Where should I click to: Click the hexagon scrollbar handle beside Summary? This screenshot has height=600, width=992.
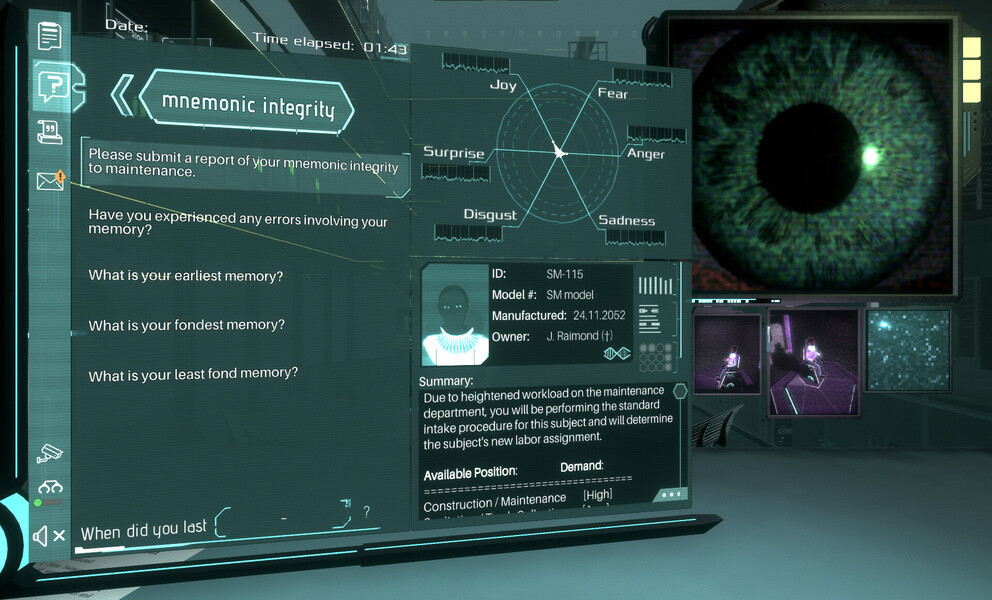tap(680, 391)
